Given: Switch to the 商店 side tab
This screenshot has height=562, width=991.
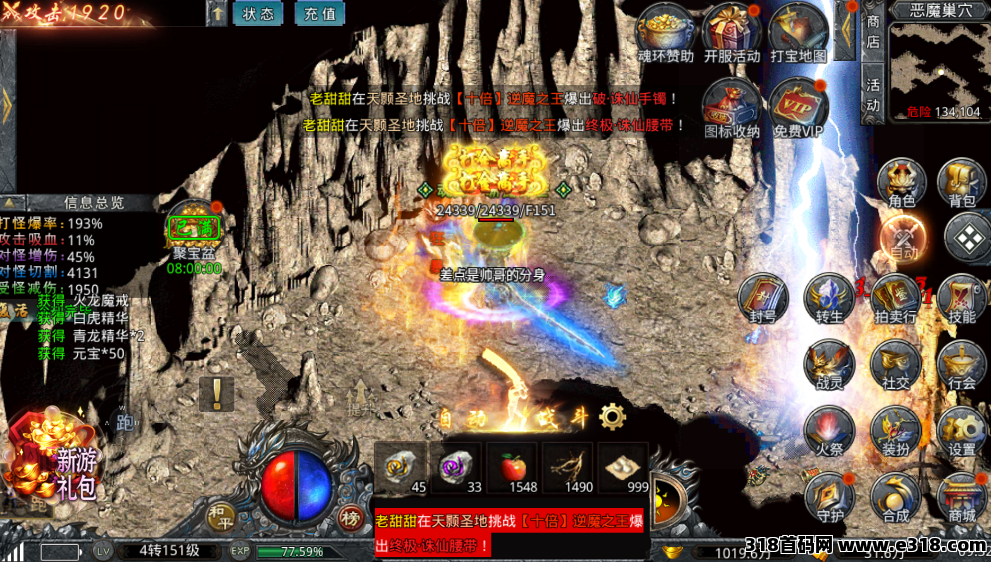Looking at the screenshot, I should 873,31.
